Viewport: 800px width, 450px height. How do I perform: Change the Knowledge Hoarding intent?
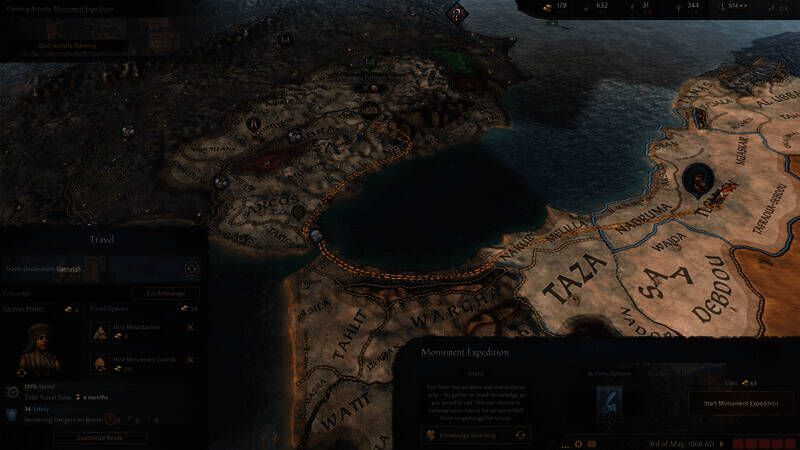[521, 435]
